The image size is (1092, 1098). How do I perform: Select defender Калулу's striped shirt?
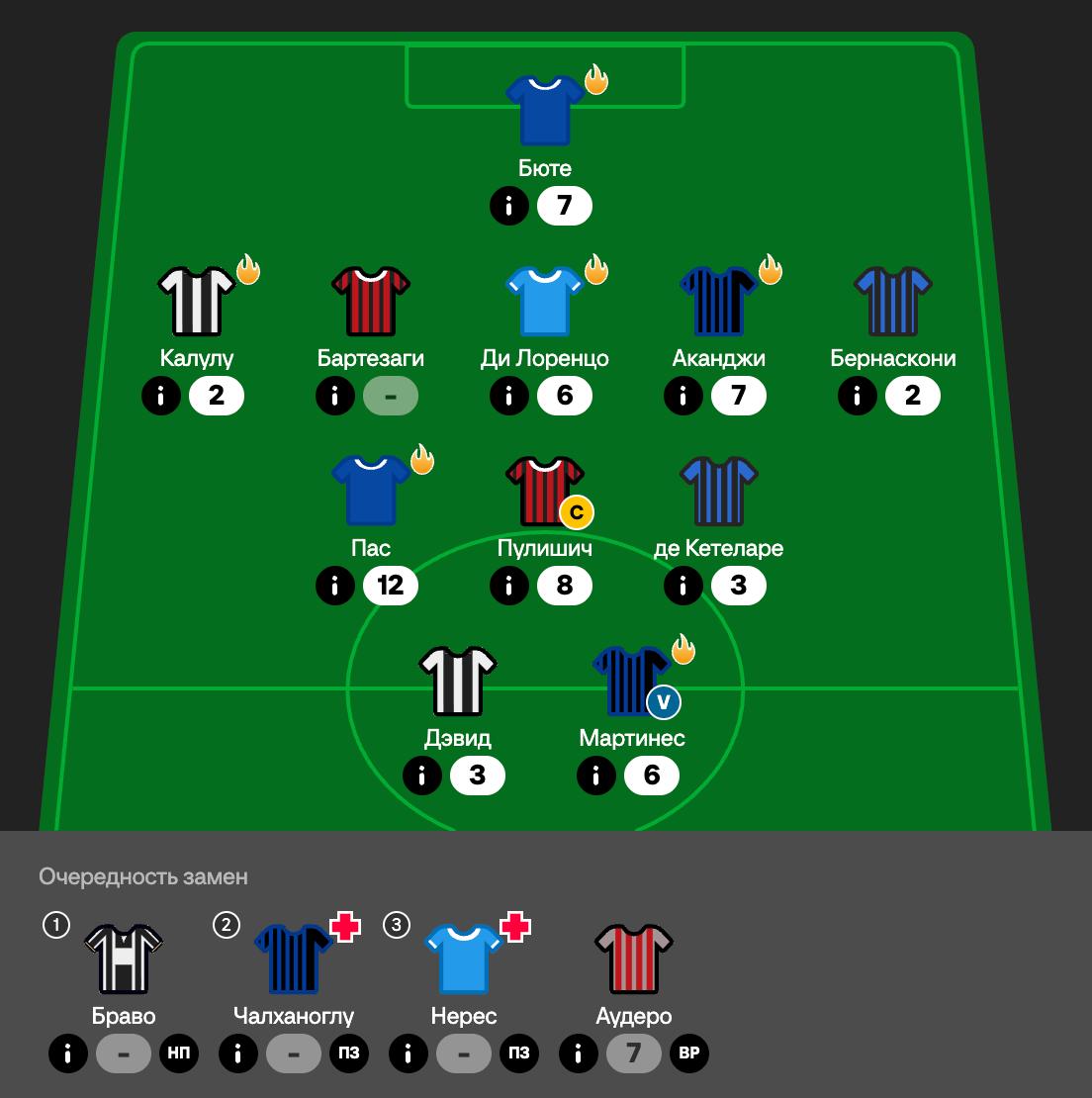pyautogui.click(x=197, y=300)
